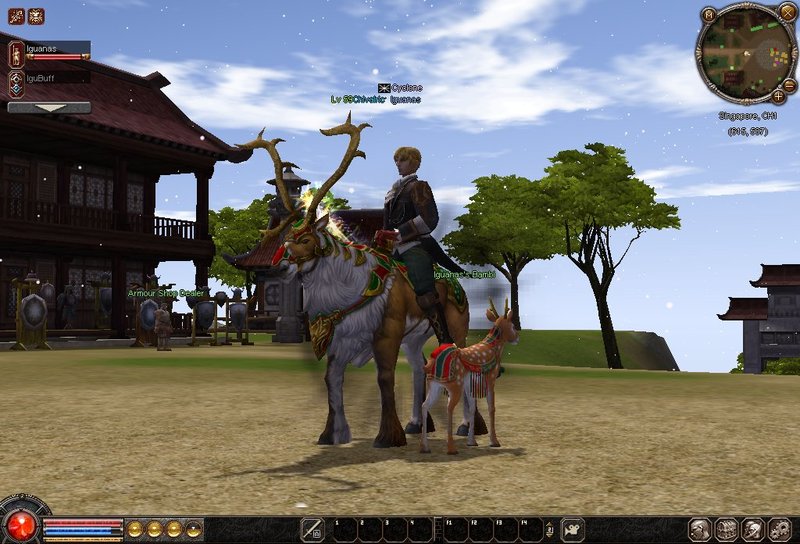Open the first menu icon in bottom-right group
The height and width of the screenshot is (544, 800).
coord(700,529)
